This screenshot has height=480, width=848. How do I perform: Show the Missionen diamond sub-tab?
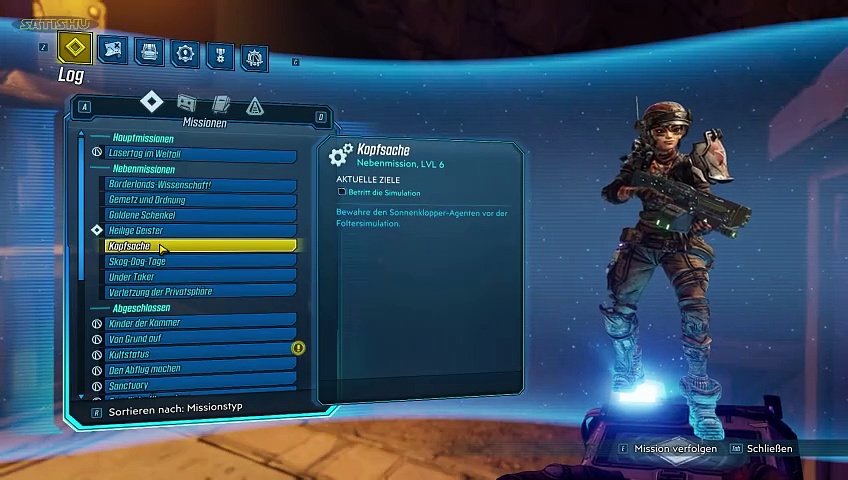point(151,101)
